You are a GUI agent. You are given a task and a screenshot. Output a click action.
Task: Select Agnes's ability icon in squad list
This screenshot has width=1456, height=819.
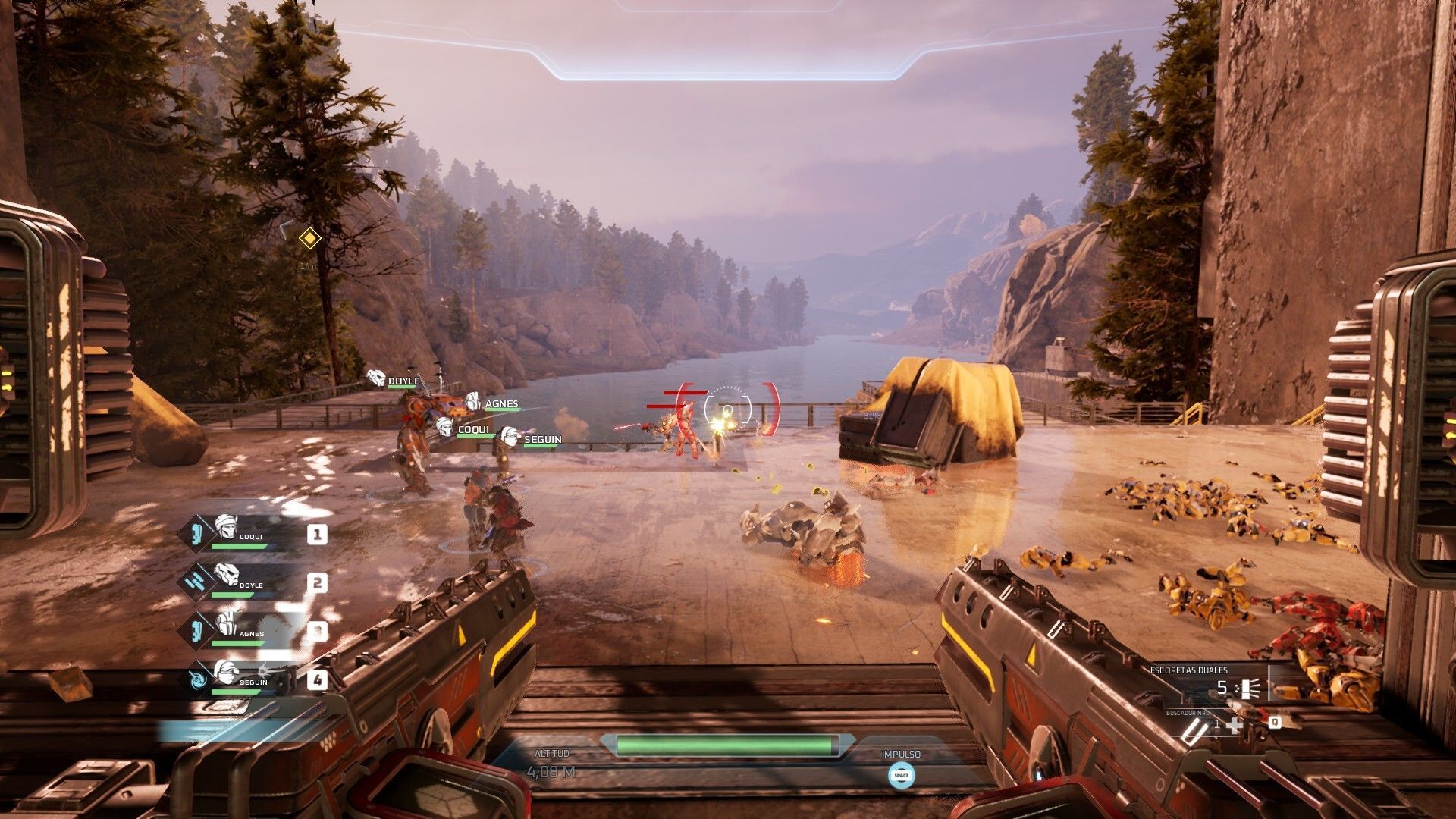(x=196, y=631)
